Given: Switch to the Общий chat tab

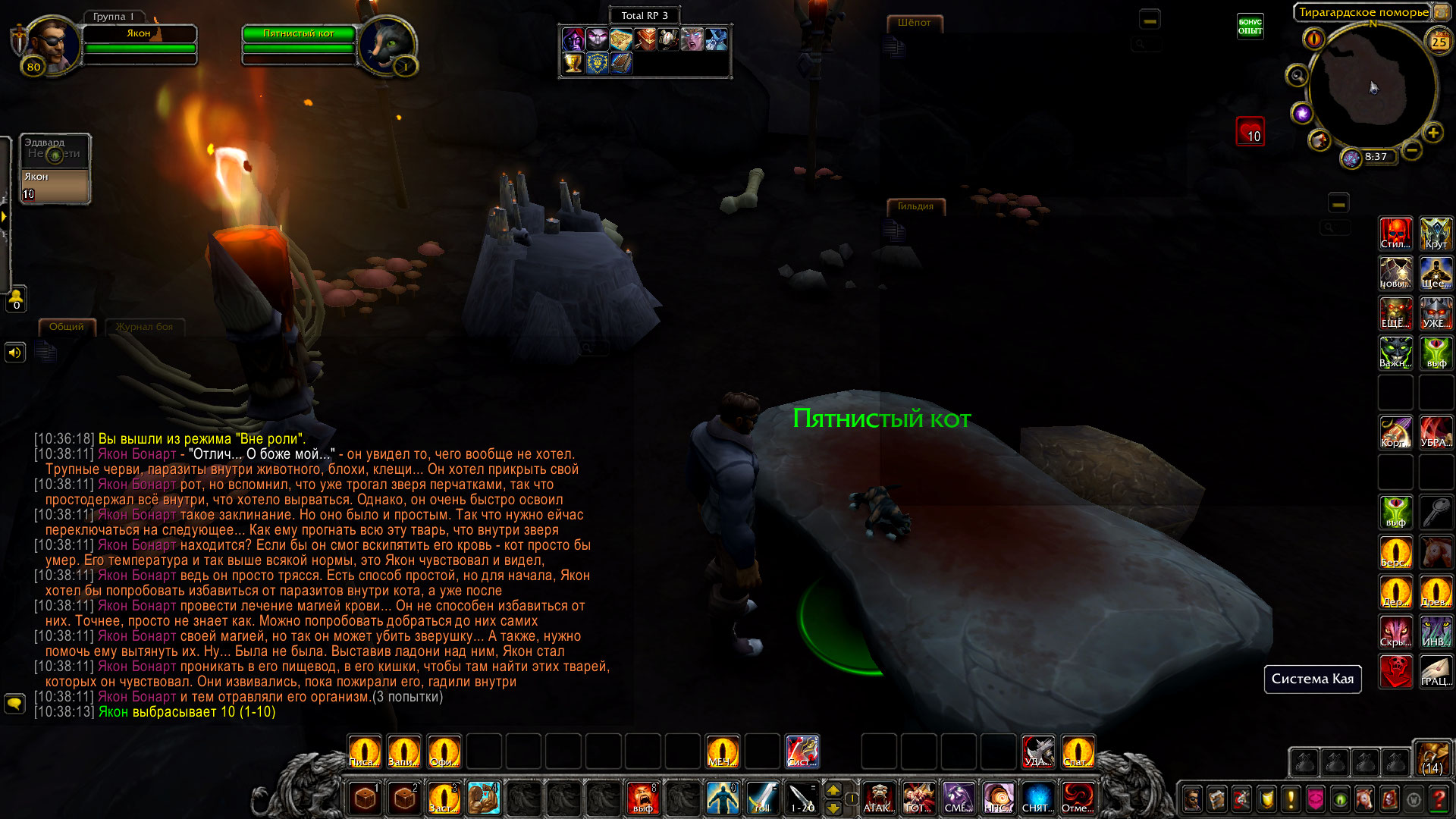Looking at the screenshot, I should (x=67, y=327).
